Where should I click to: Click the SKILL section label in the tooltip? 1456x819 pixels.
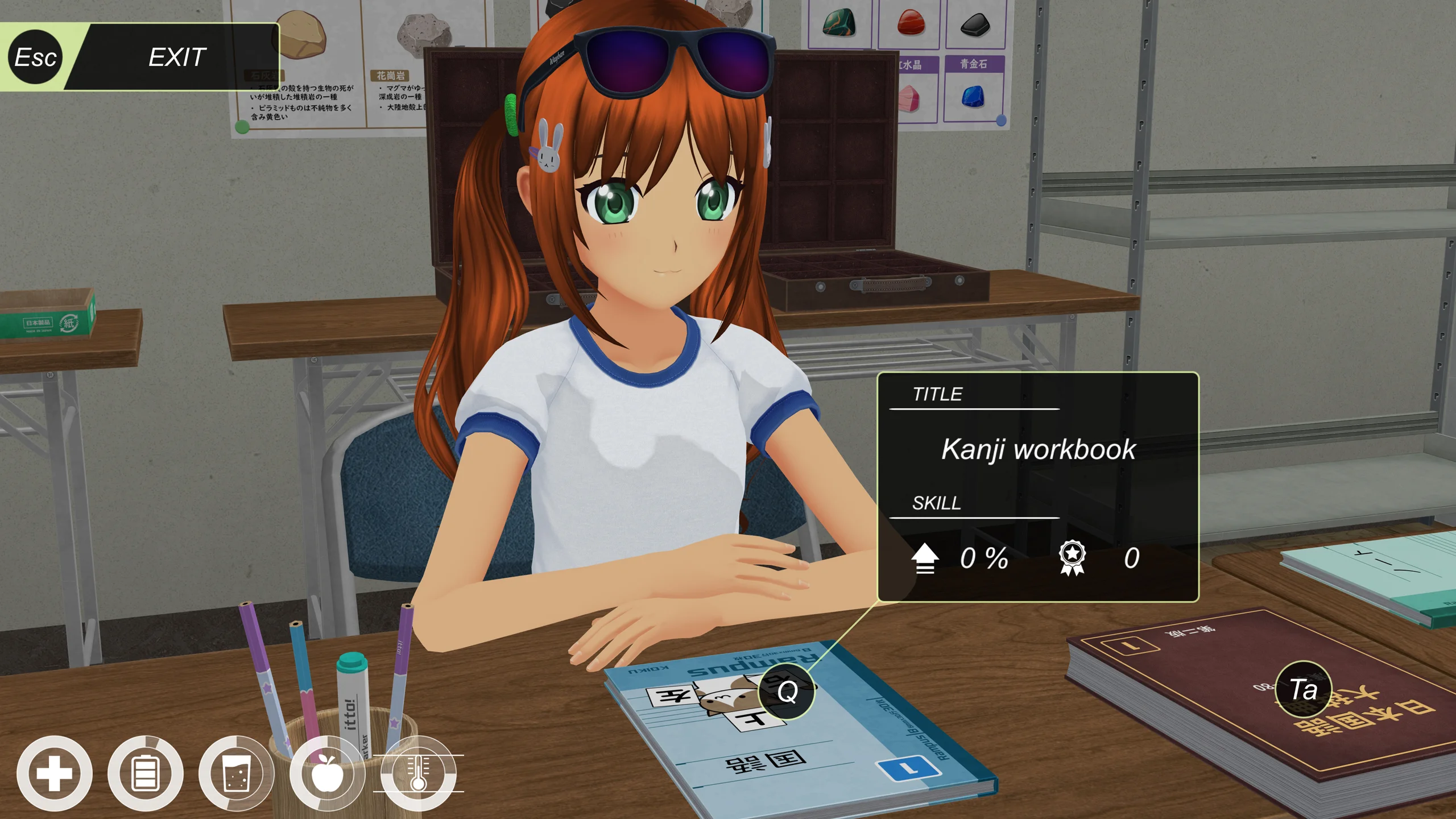[937, 504]
